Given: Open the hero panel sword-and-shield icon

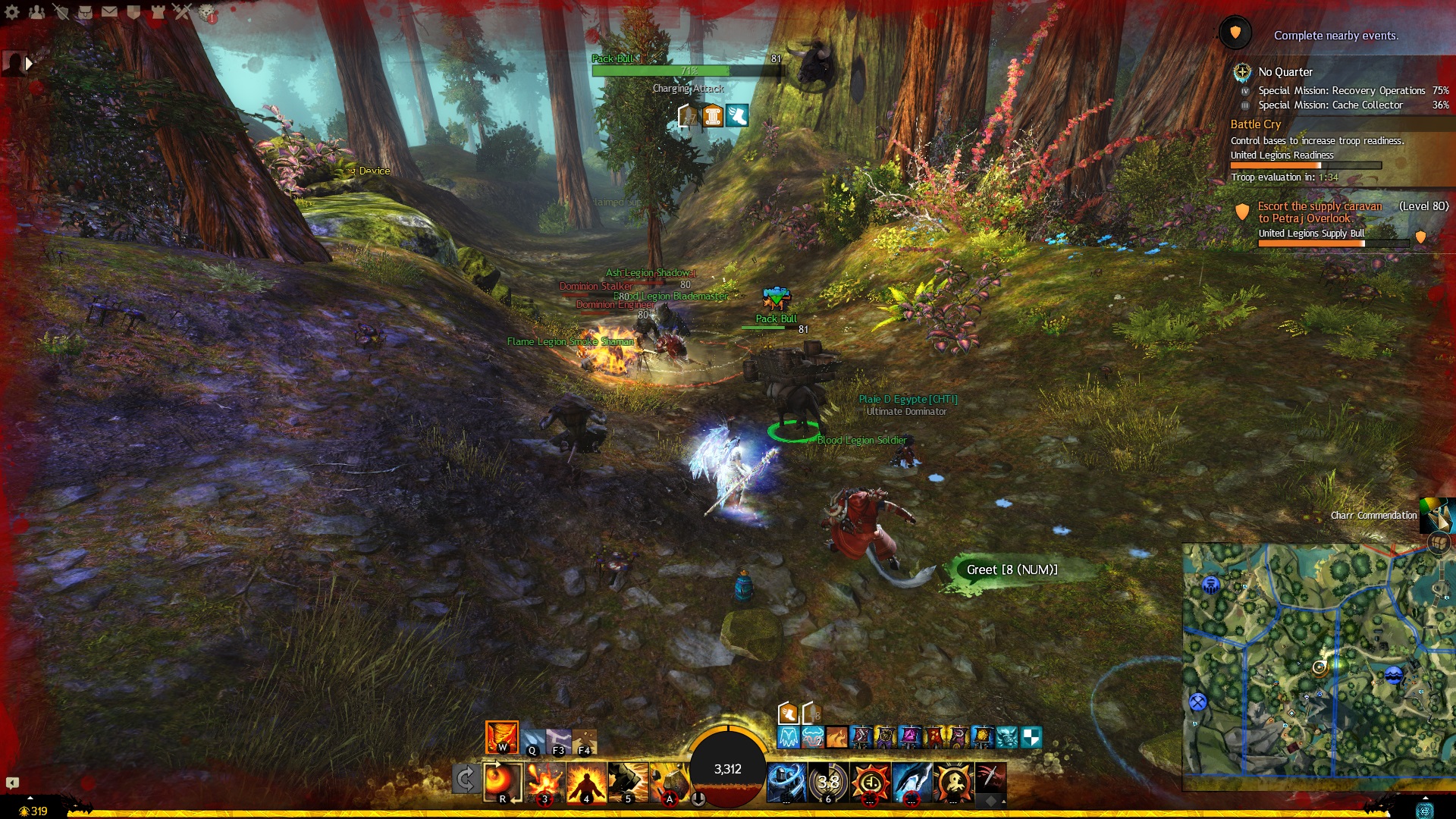Looking at the screenshot, I should click(x=61, y=11).
